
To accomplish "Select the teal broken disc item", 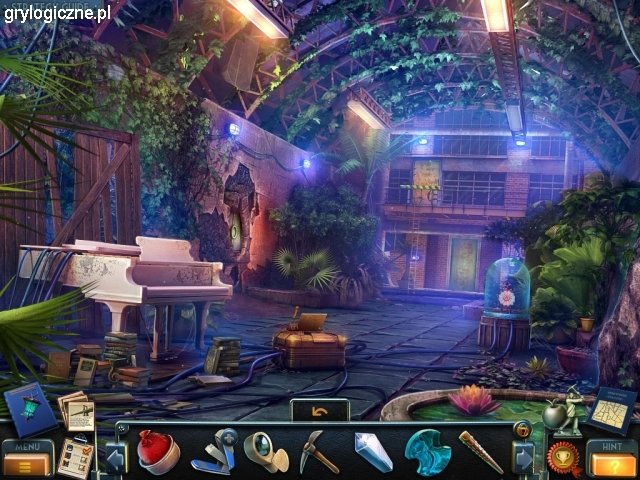I will tap(427, 452).
